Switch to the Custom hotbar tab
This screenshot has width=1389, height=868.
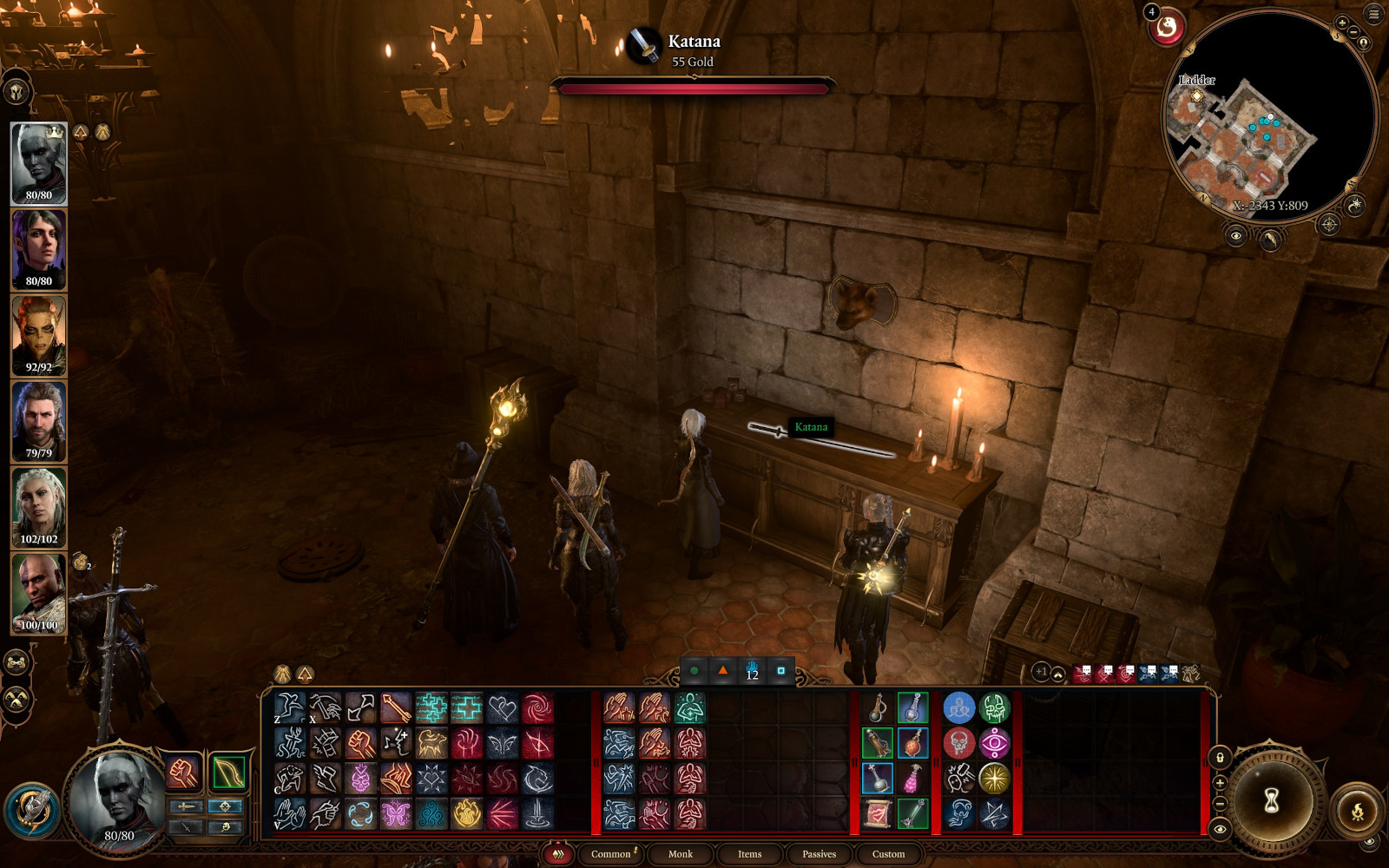pyautogui.click(x=888, y=854)
